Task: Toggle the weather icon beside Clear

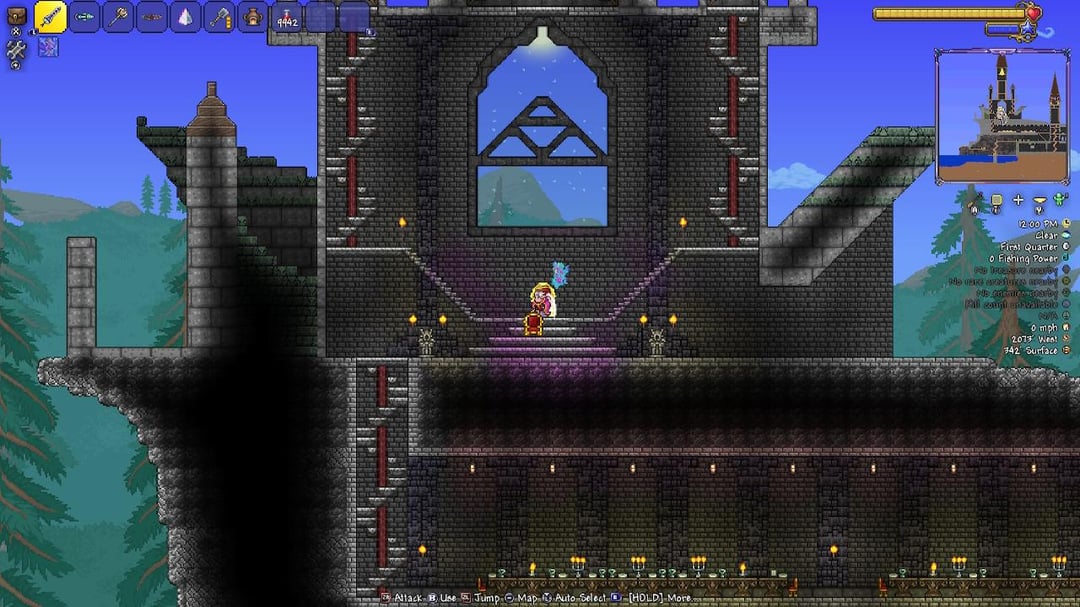Action: (1067, 235)
